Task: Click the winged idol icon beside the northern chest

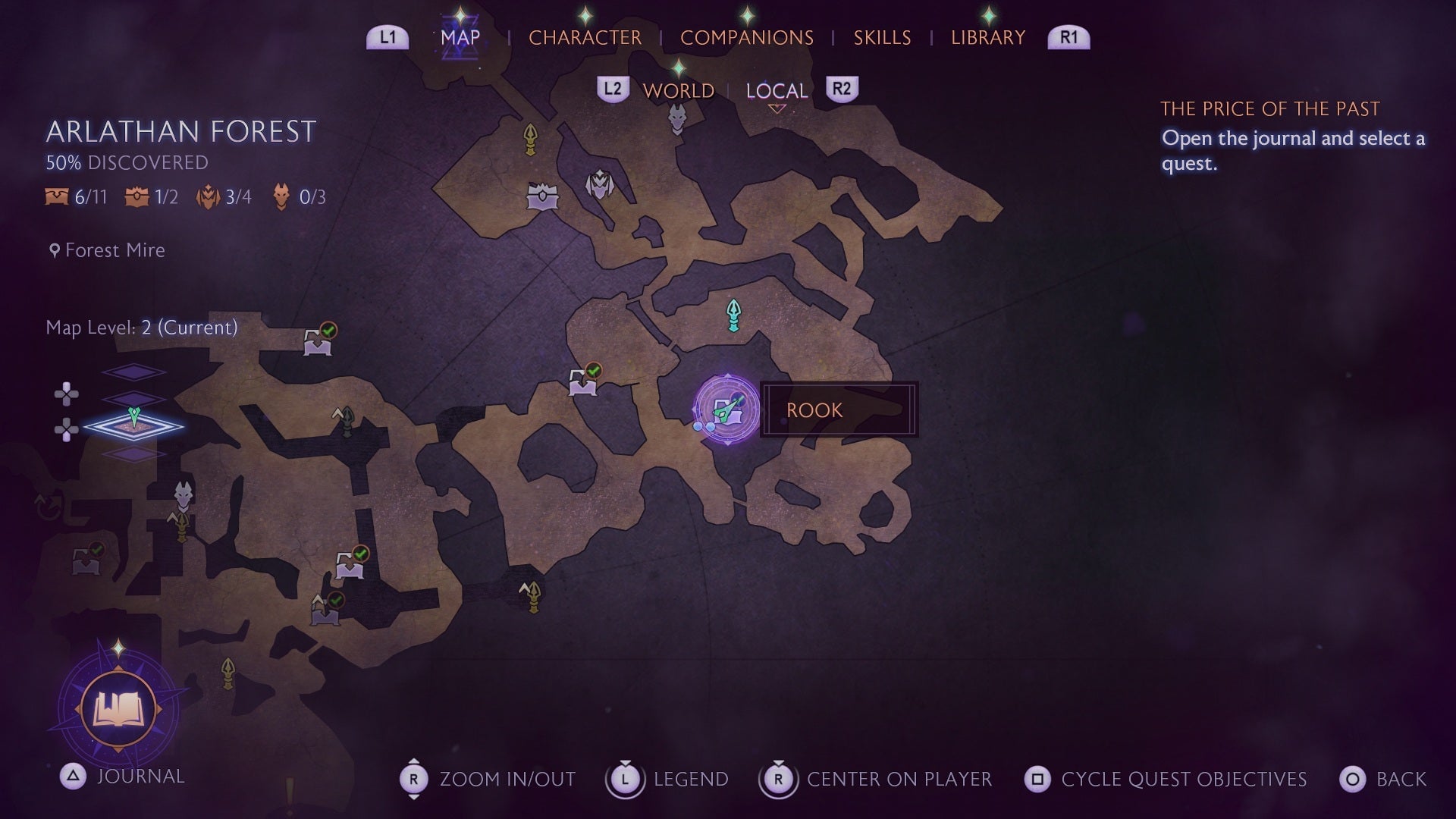Action: (598, 186)
